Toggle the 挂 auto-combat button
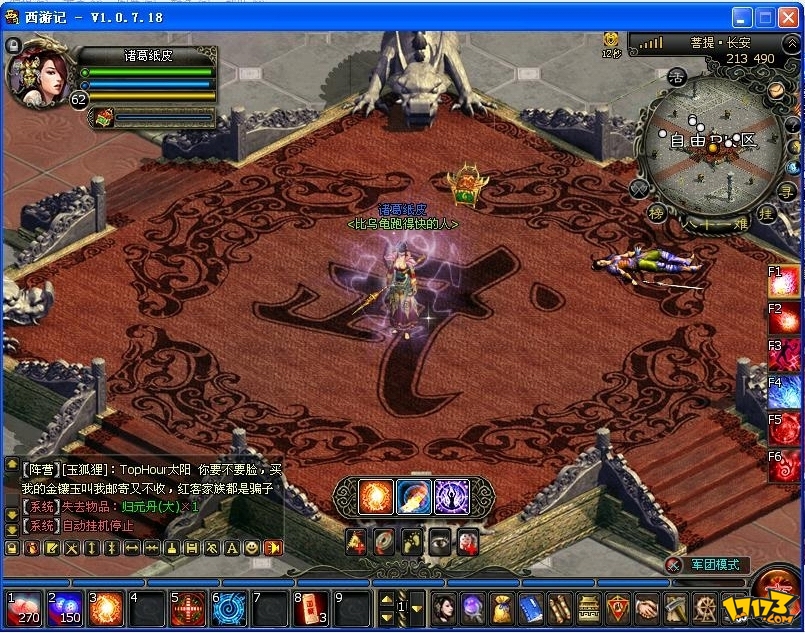Screen dimensions: 805x633 768,212
